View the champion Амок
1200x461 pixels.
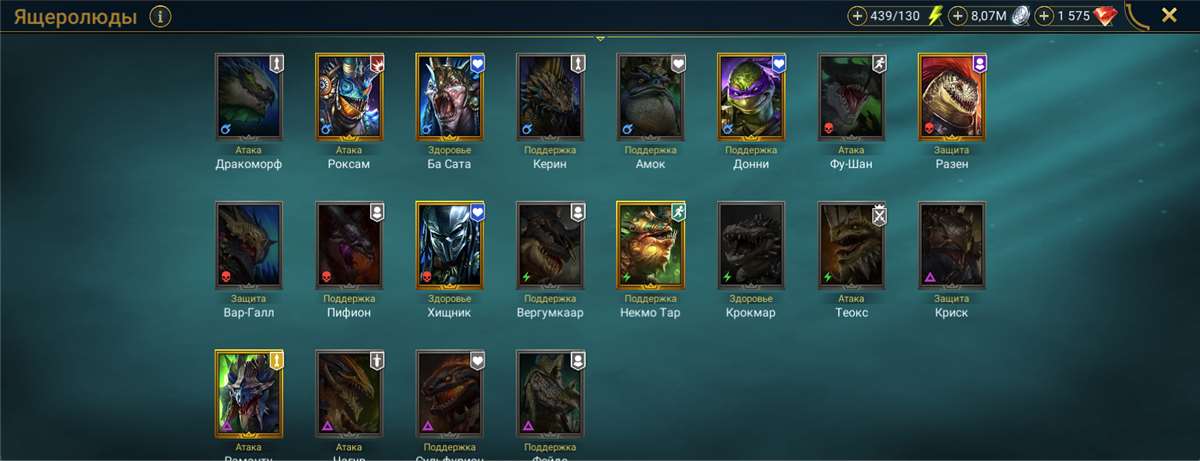click(650, 97)
